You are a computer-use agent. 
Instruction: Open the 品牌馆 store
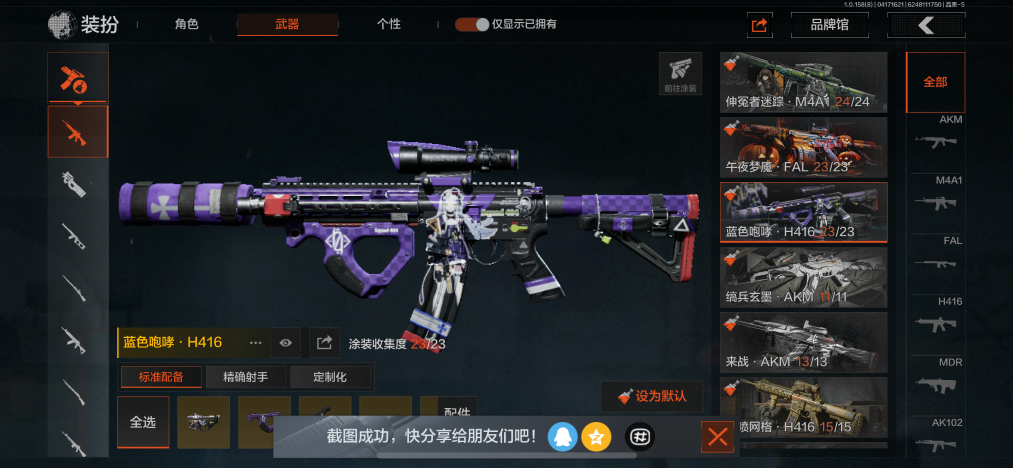click(x=829, y=25)
